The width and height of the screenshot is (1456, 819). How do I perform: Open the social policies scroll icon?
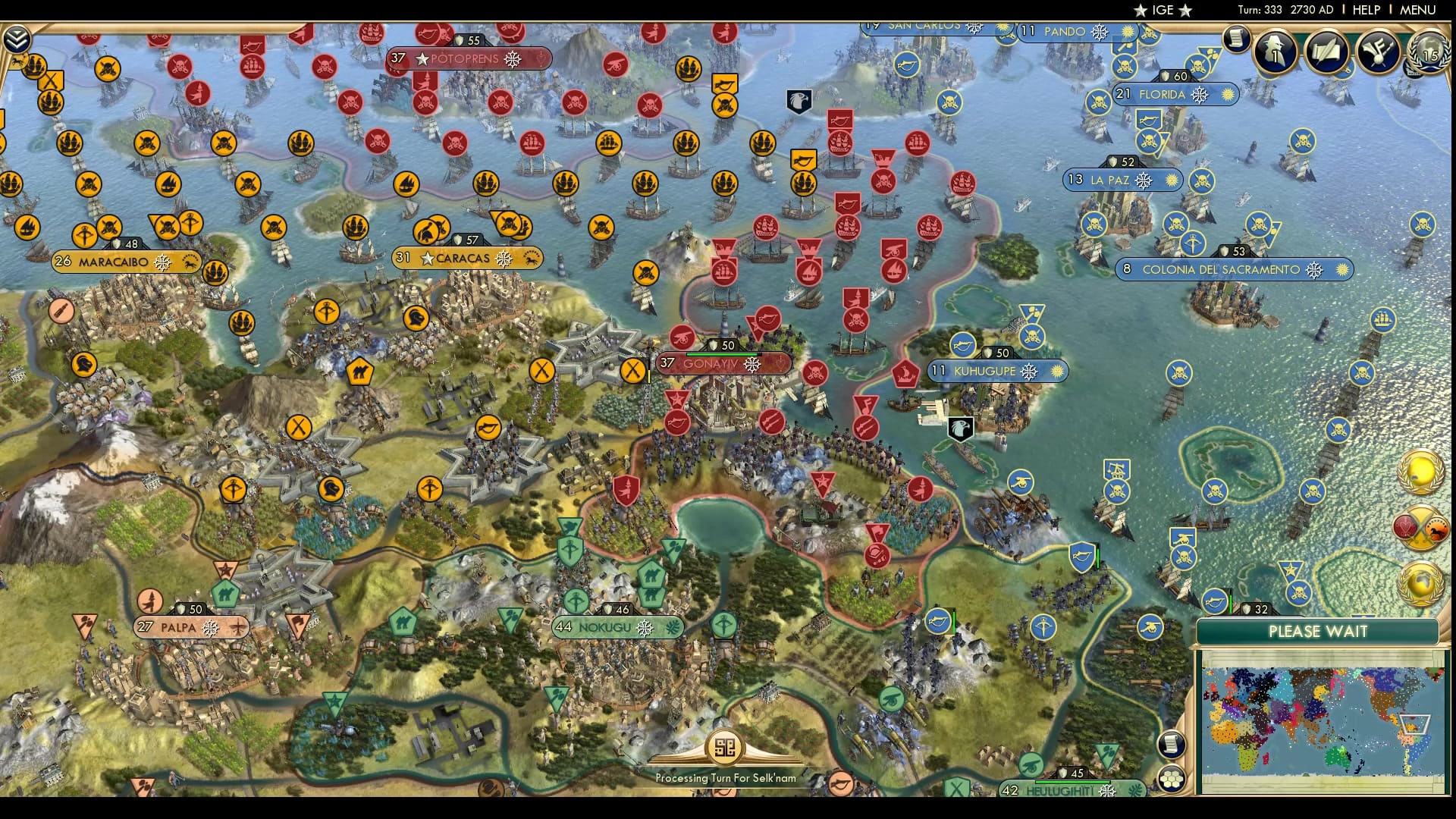pos(1326,52)
